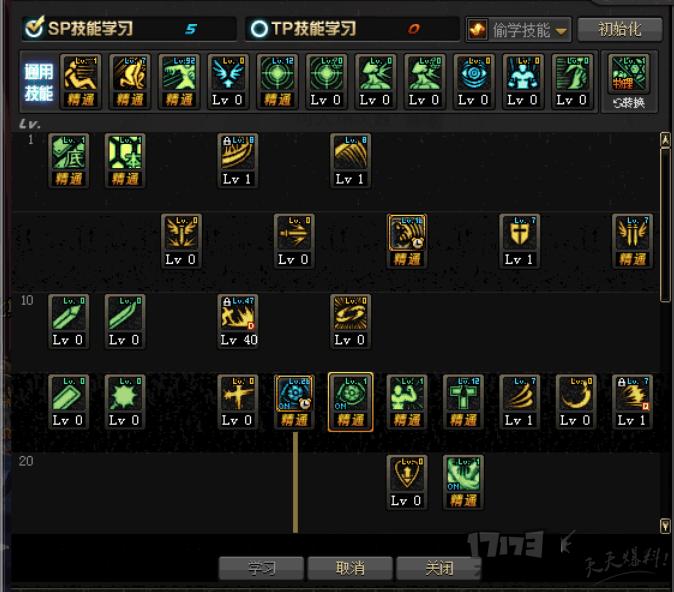Image resolution: width=674 pixels, height=592 pixels.
Task: Click the skill list scroll-up arrow
Action: [x=666, y=139]
